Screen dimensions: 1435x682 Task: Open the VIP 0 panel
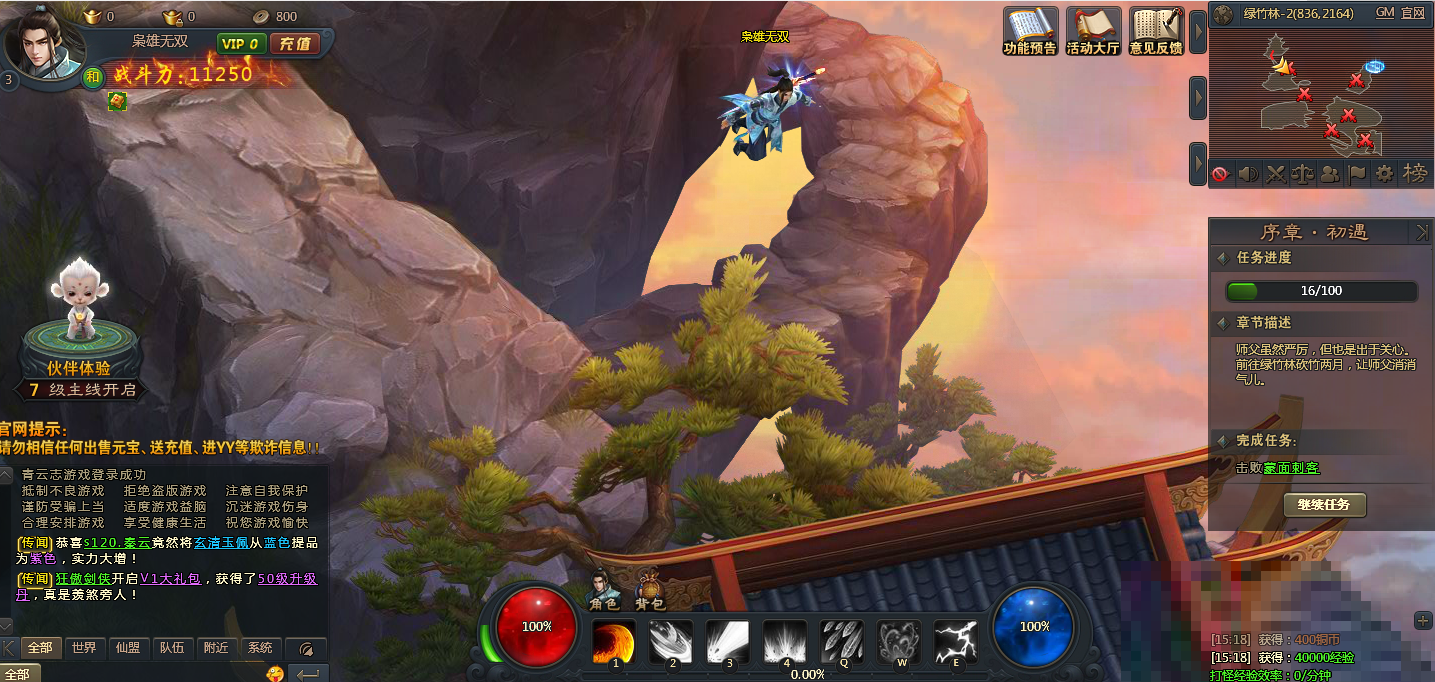(240, 44)
